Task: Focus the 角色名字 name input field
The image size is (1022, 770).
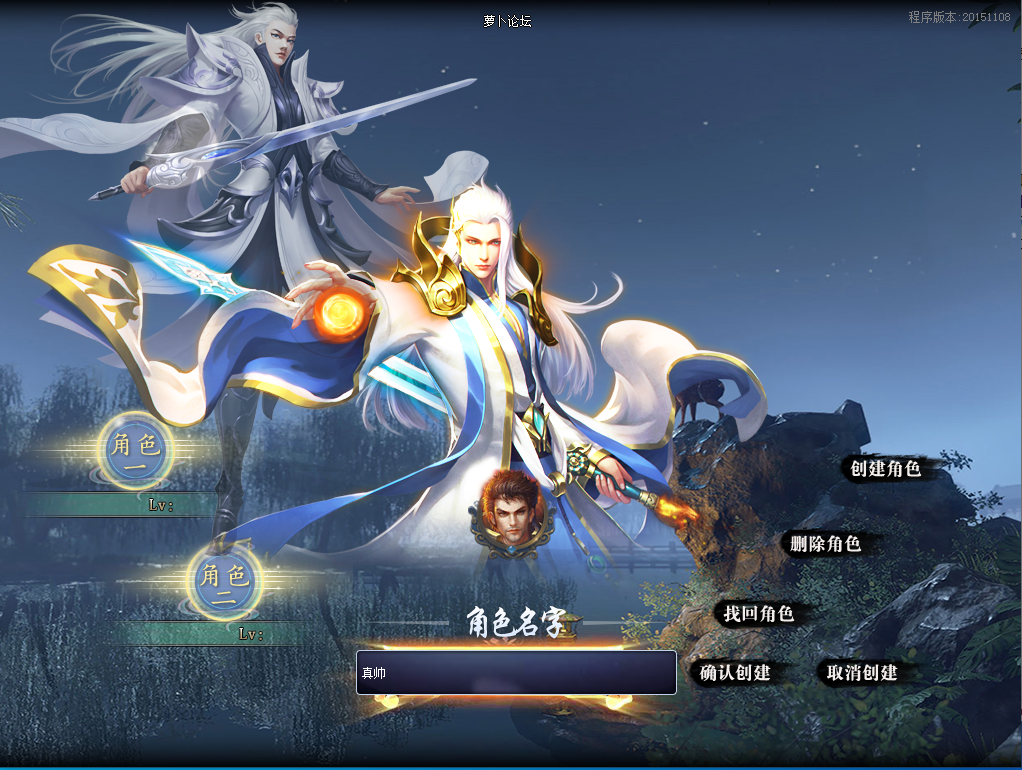Action: pyautogui.click(x=516, y=672)
